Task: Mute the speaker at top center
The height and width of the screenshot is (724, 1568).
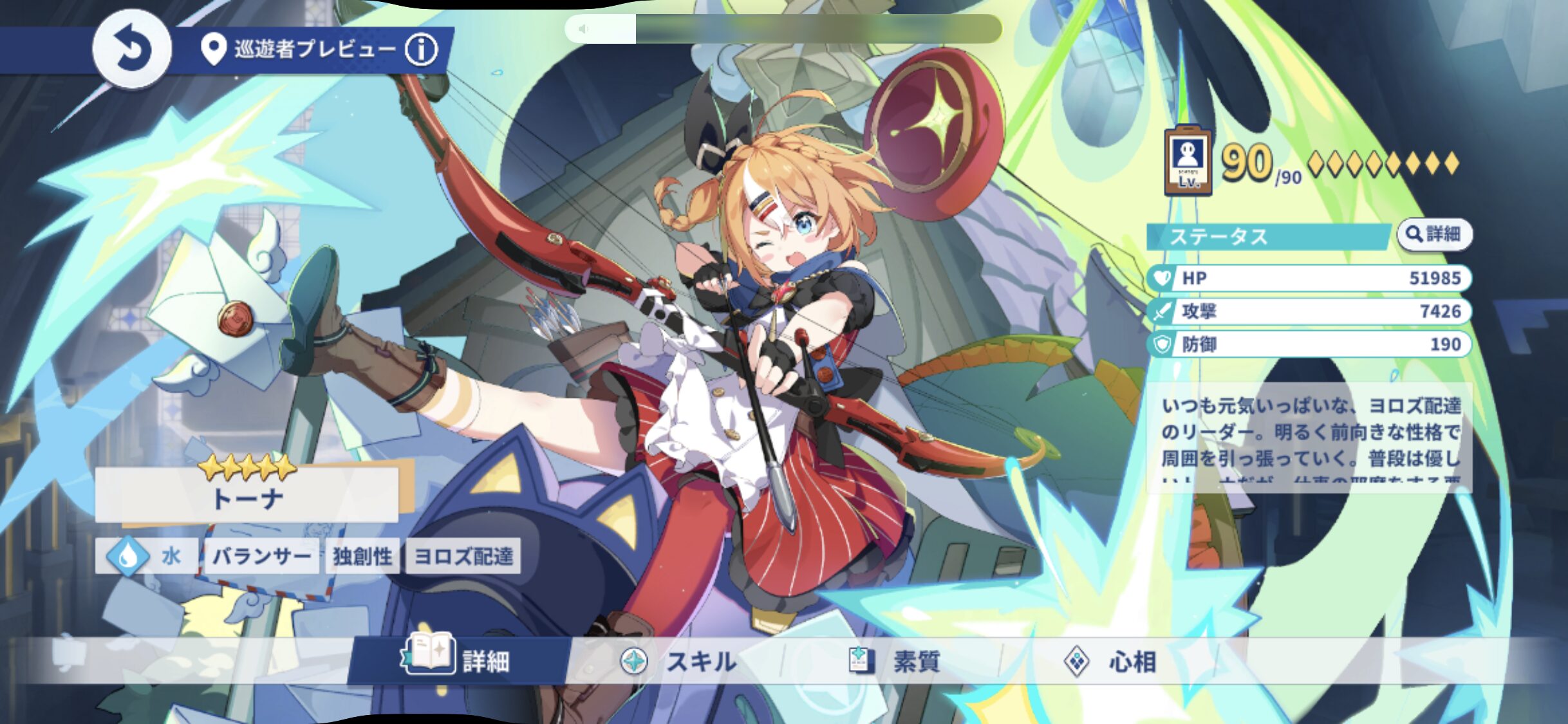Action: [583, 28]
